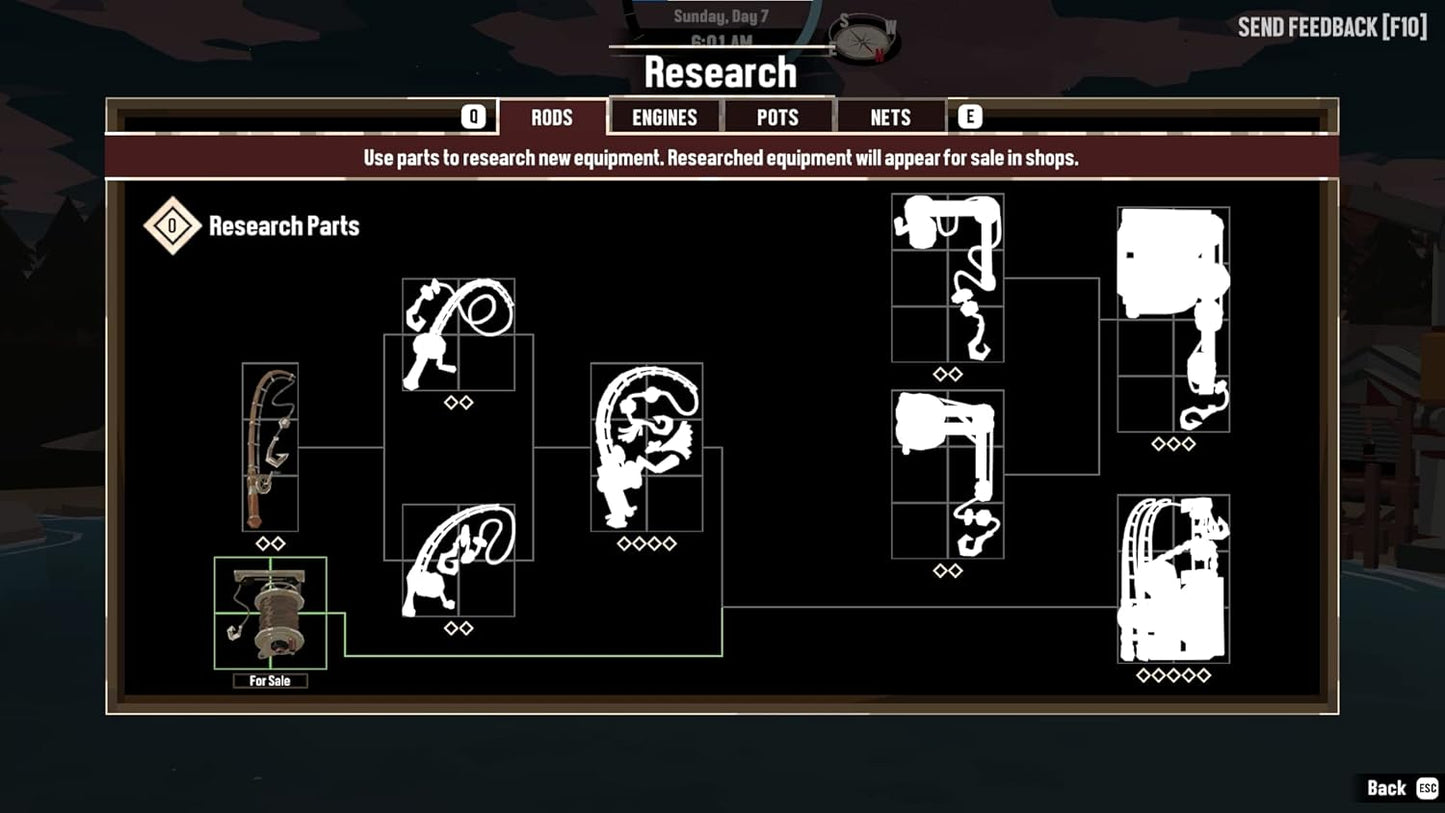Click the Research Parts counter badge
Image resolution: width=1445 pixels, height=813 pixels.
click(x=172, y=226)
